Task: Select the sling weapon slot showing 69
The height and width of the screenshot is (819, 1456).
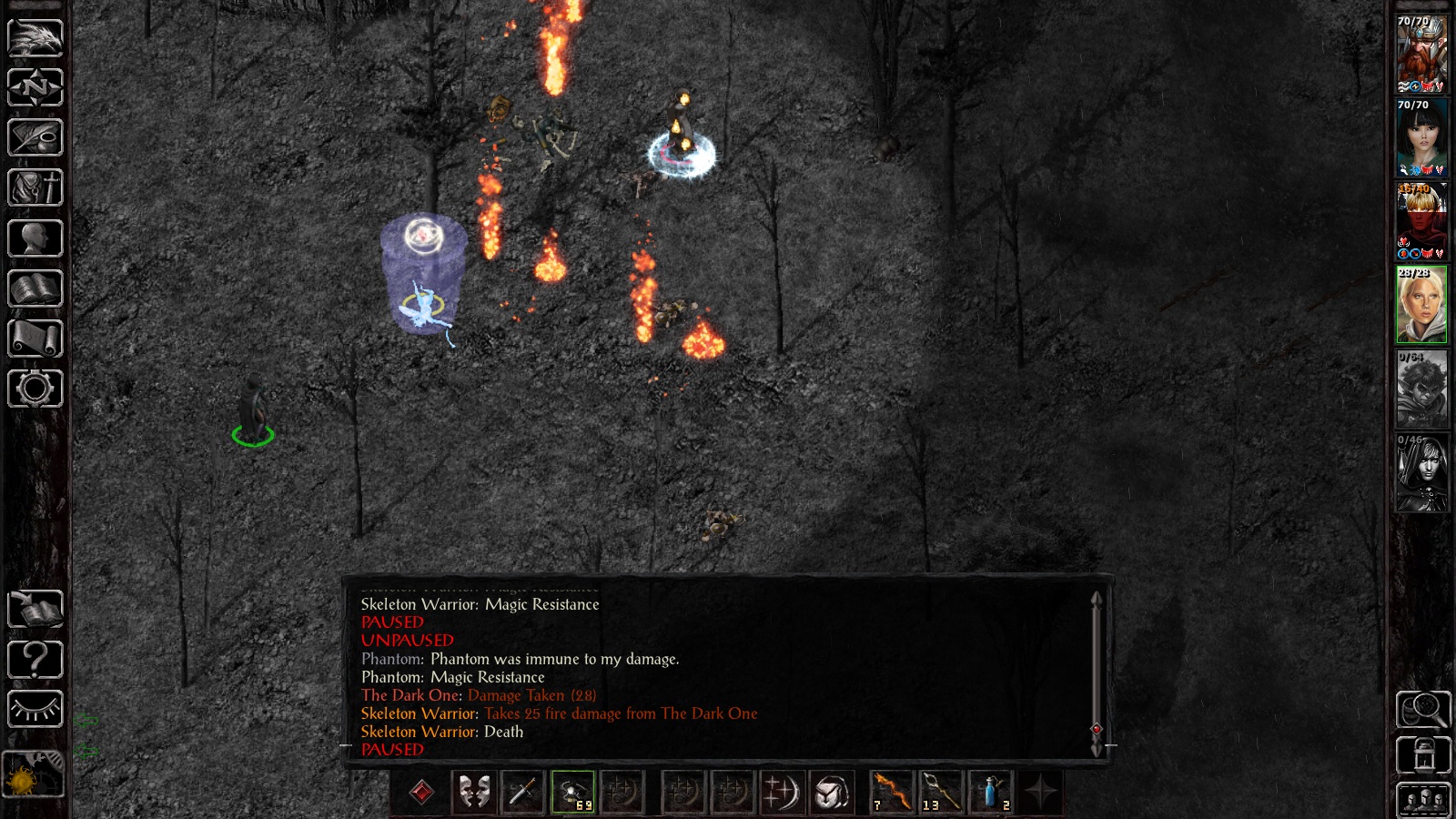Action: click(x=572, y=792)
